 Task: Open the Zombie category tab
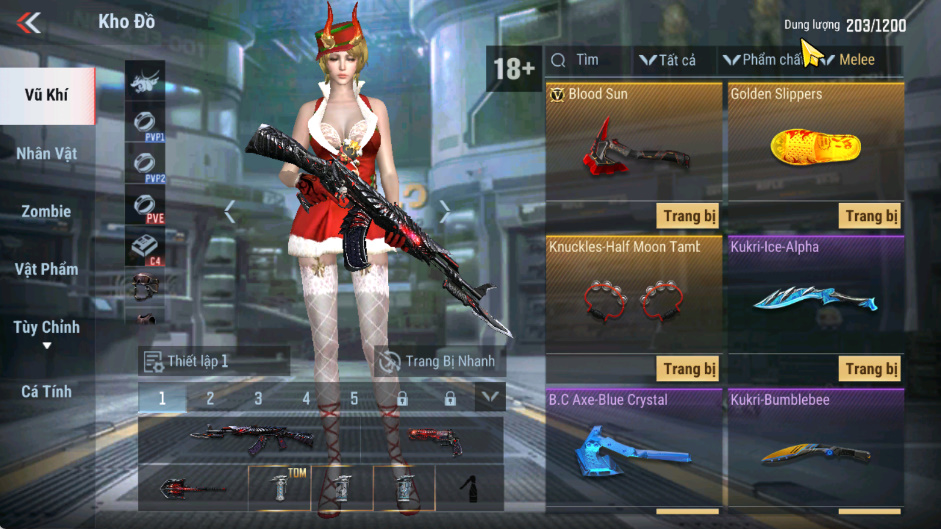[47, 211]
